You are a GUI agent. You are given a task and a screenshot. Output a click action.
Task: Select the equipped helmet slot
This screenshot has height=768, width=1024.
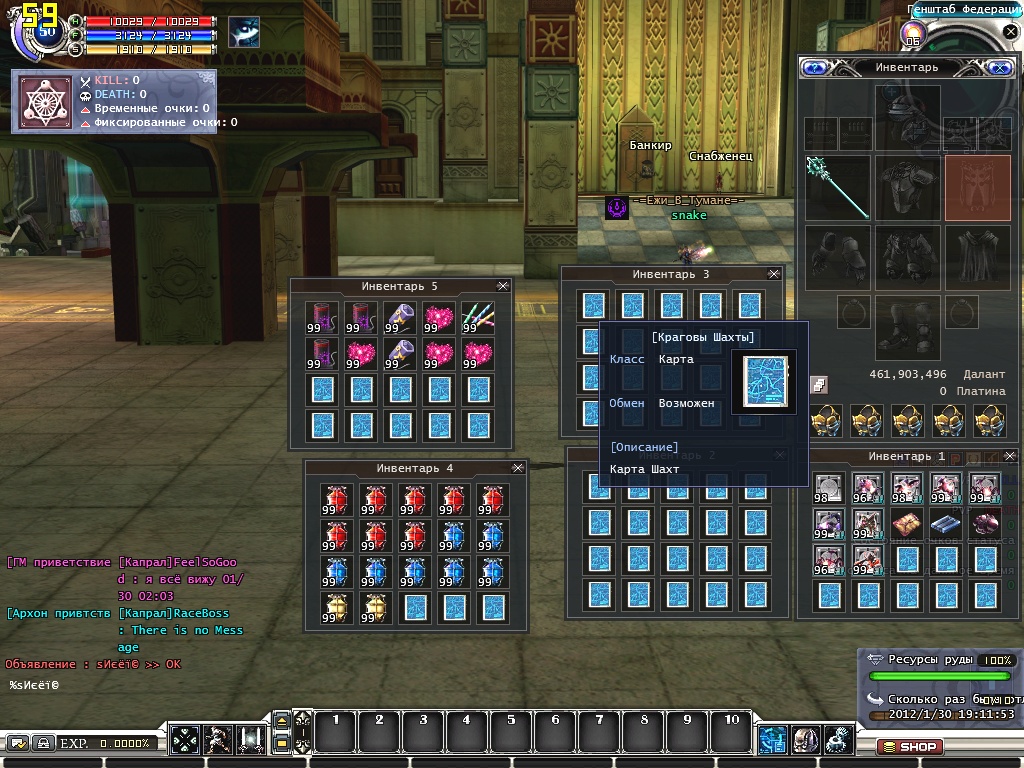[x=908, y=114]
